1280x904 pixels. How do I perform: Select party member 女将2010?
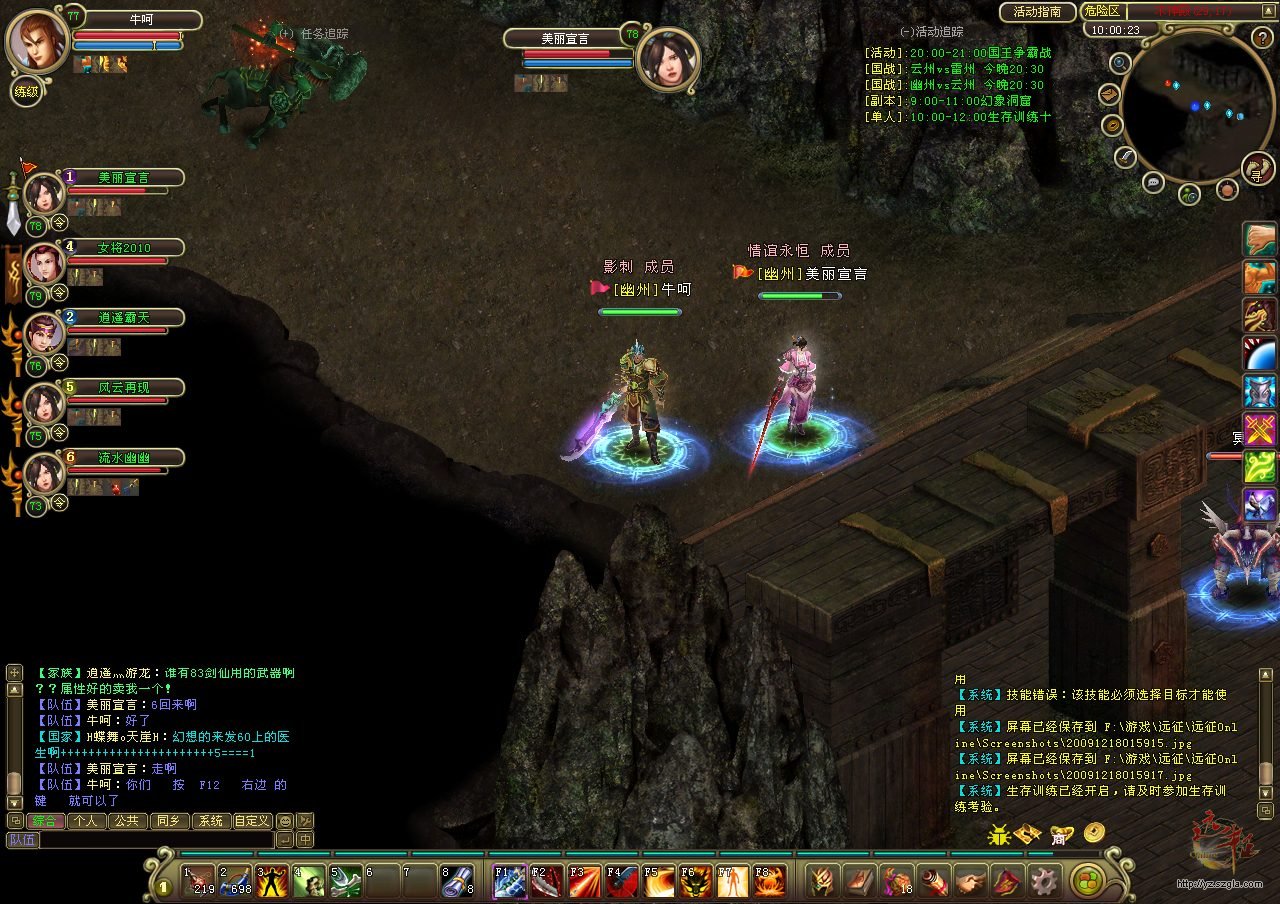point(124,247)
